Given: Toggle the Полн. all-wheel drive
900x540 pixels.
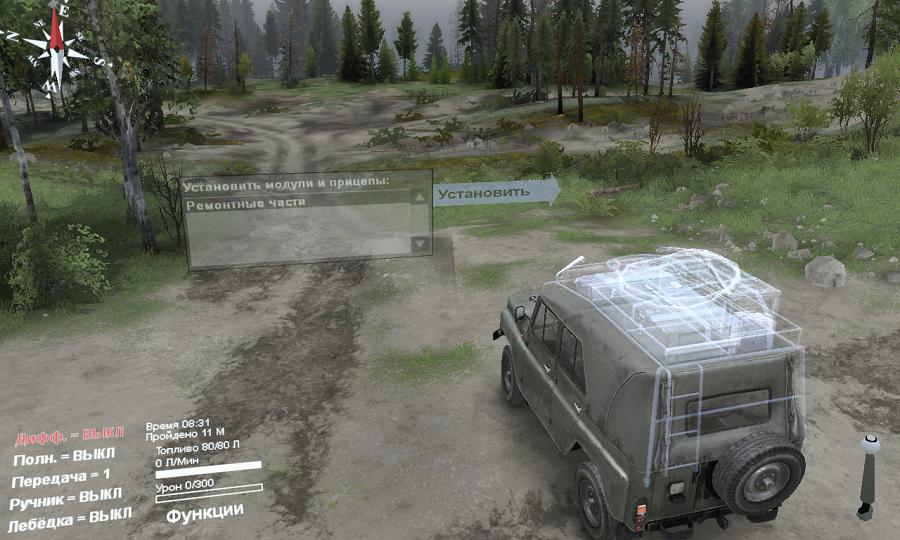Looking at the screenshot, I should tap(66, 457).
